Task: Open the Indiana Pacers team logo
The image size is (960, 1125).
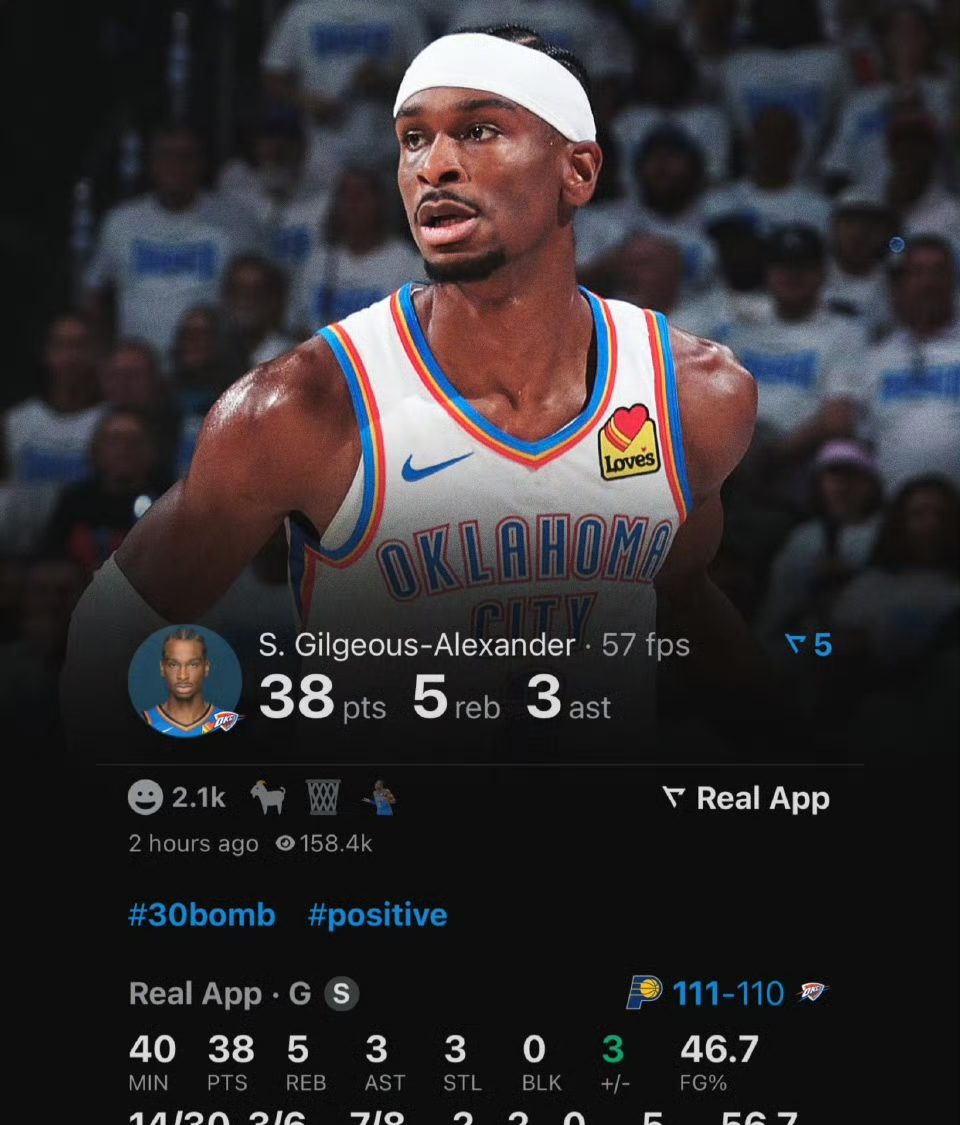Action: pyautogui.click(x=645, y=992)
